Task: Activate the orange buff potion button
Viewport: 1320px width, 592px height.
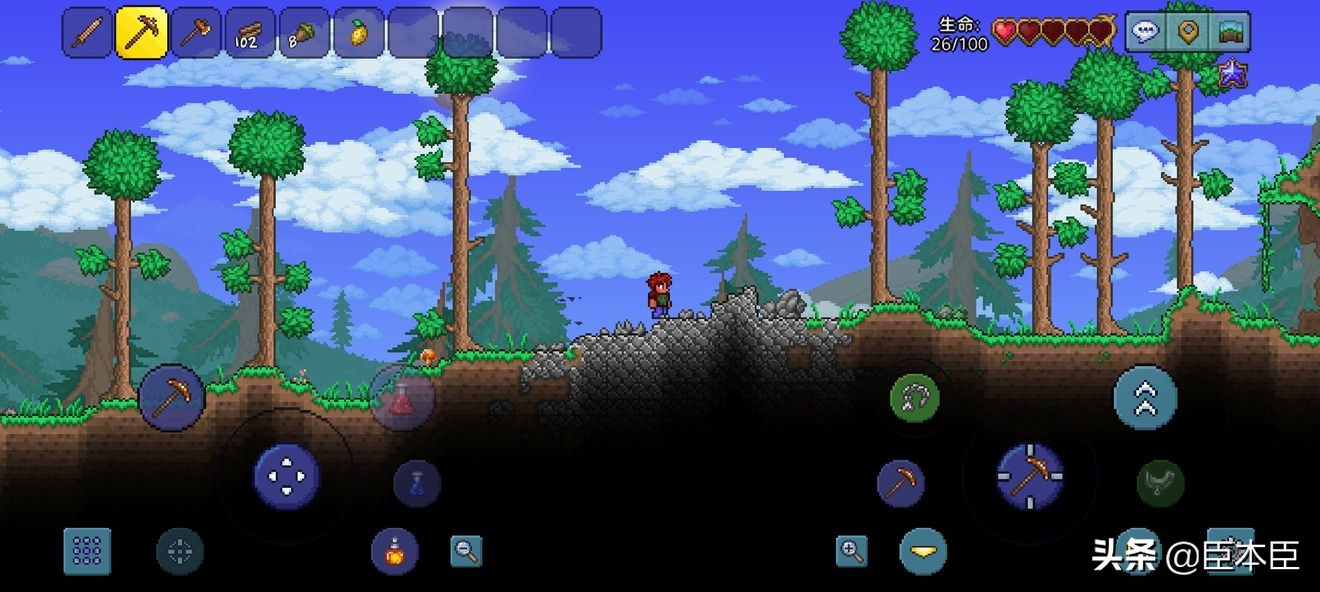Action: pos(395,551)
